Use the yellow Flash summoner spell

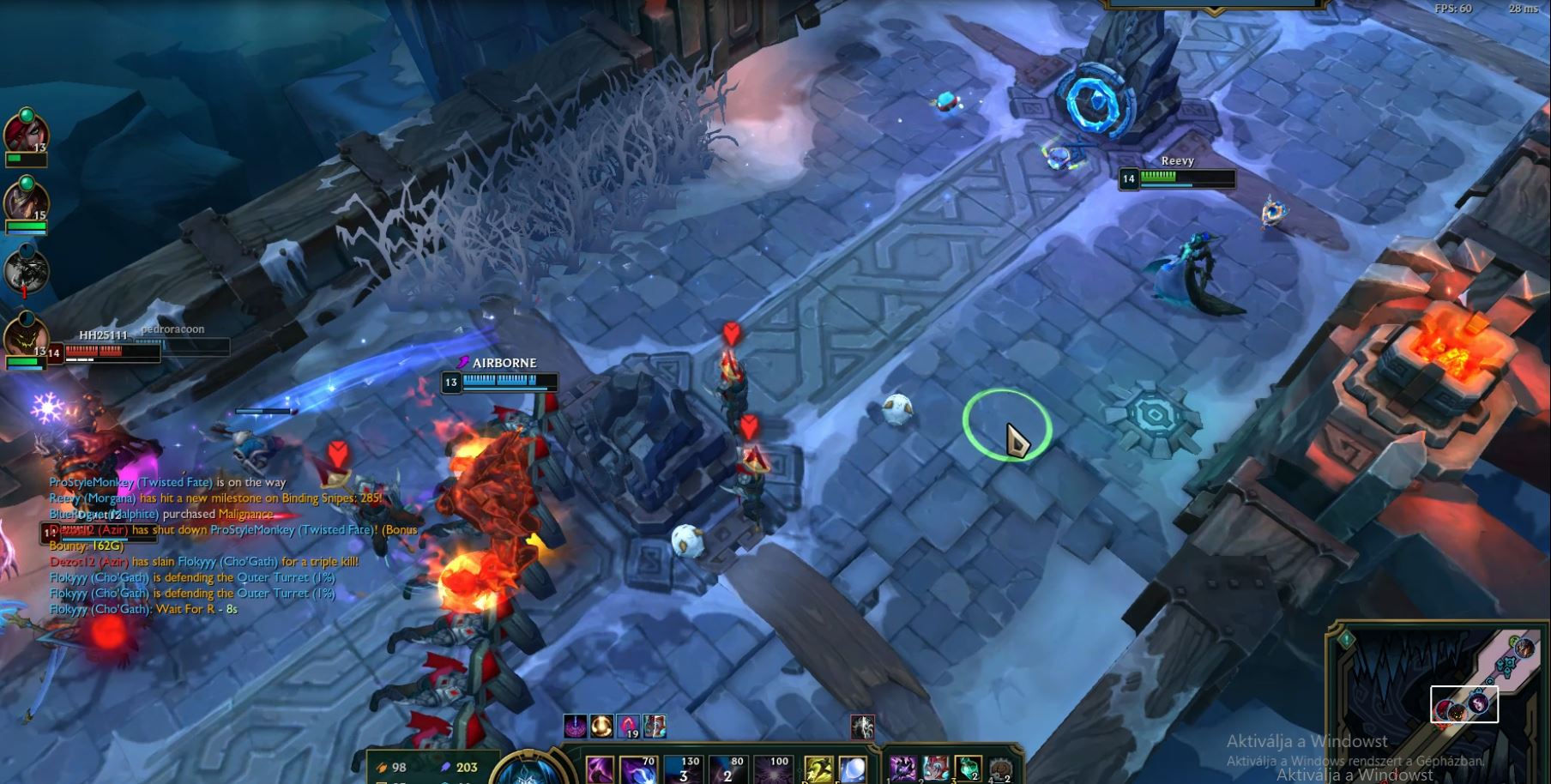[818, 769]
